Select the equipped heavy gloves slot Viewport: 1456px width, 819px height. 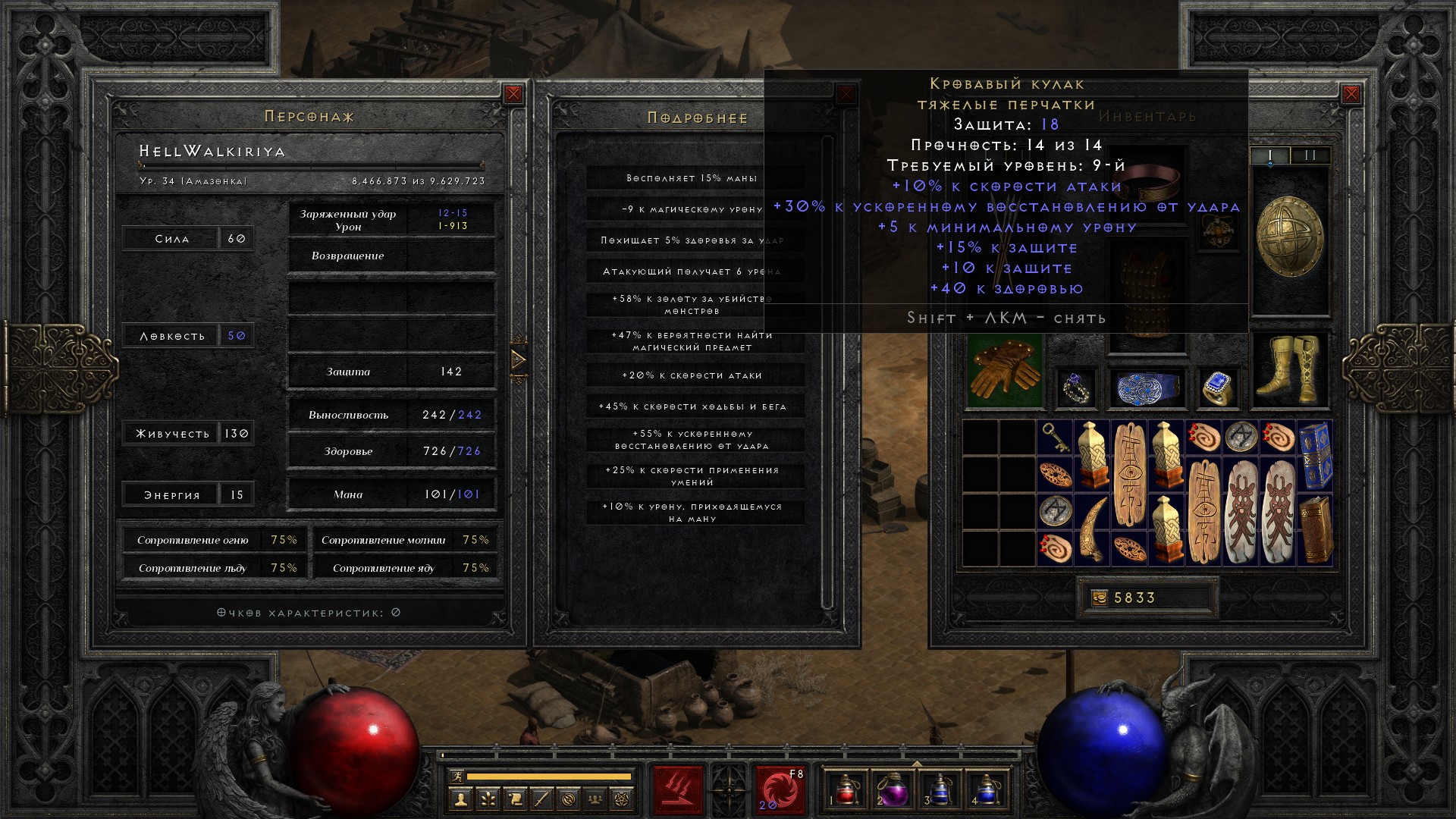point(1004,371)
